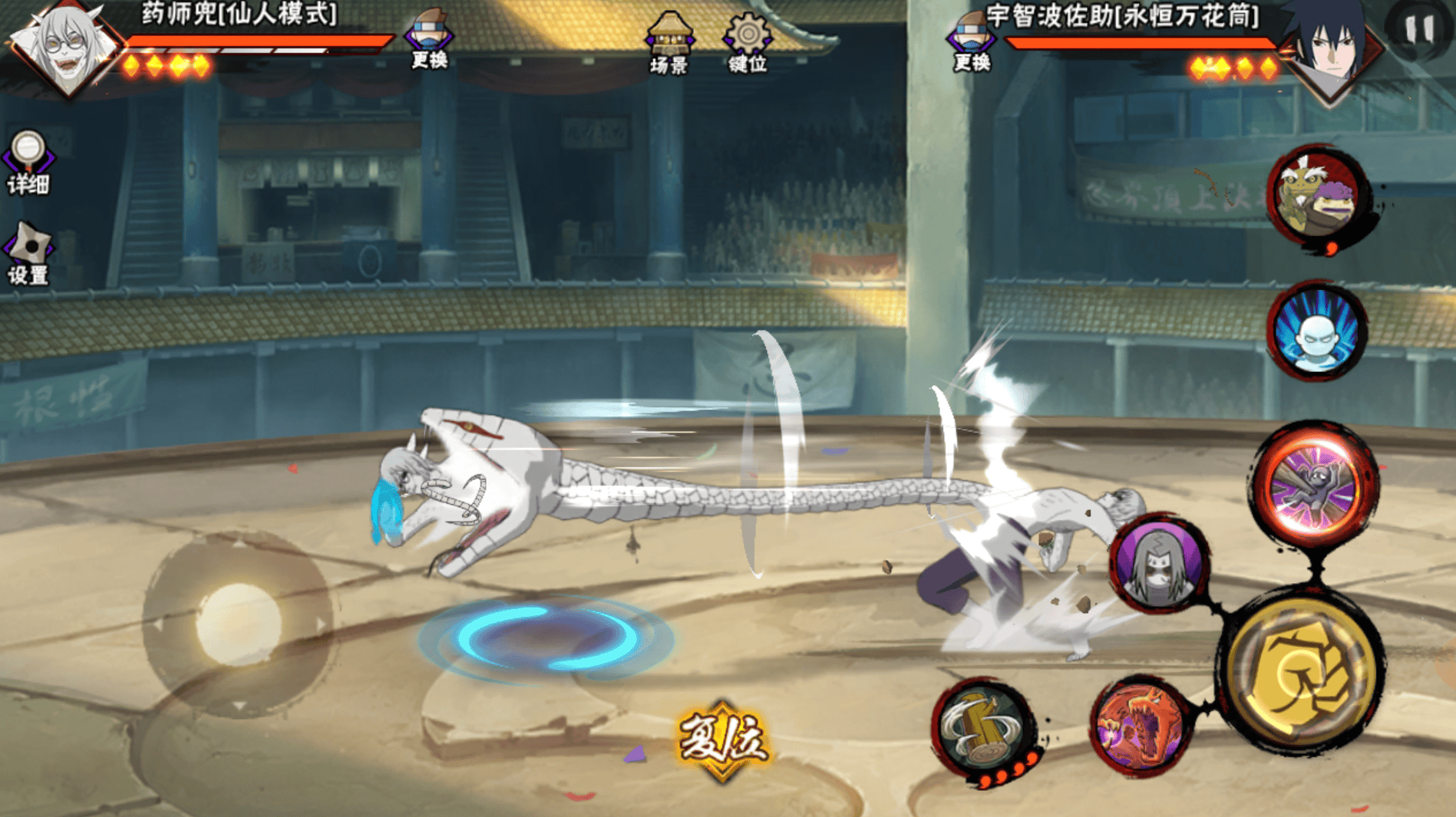Viewport: 1456px width, 817px height.
Task: Change scene with the 场景 button
Action: 669,42
